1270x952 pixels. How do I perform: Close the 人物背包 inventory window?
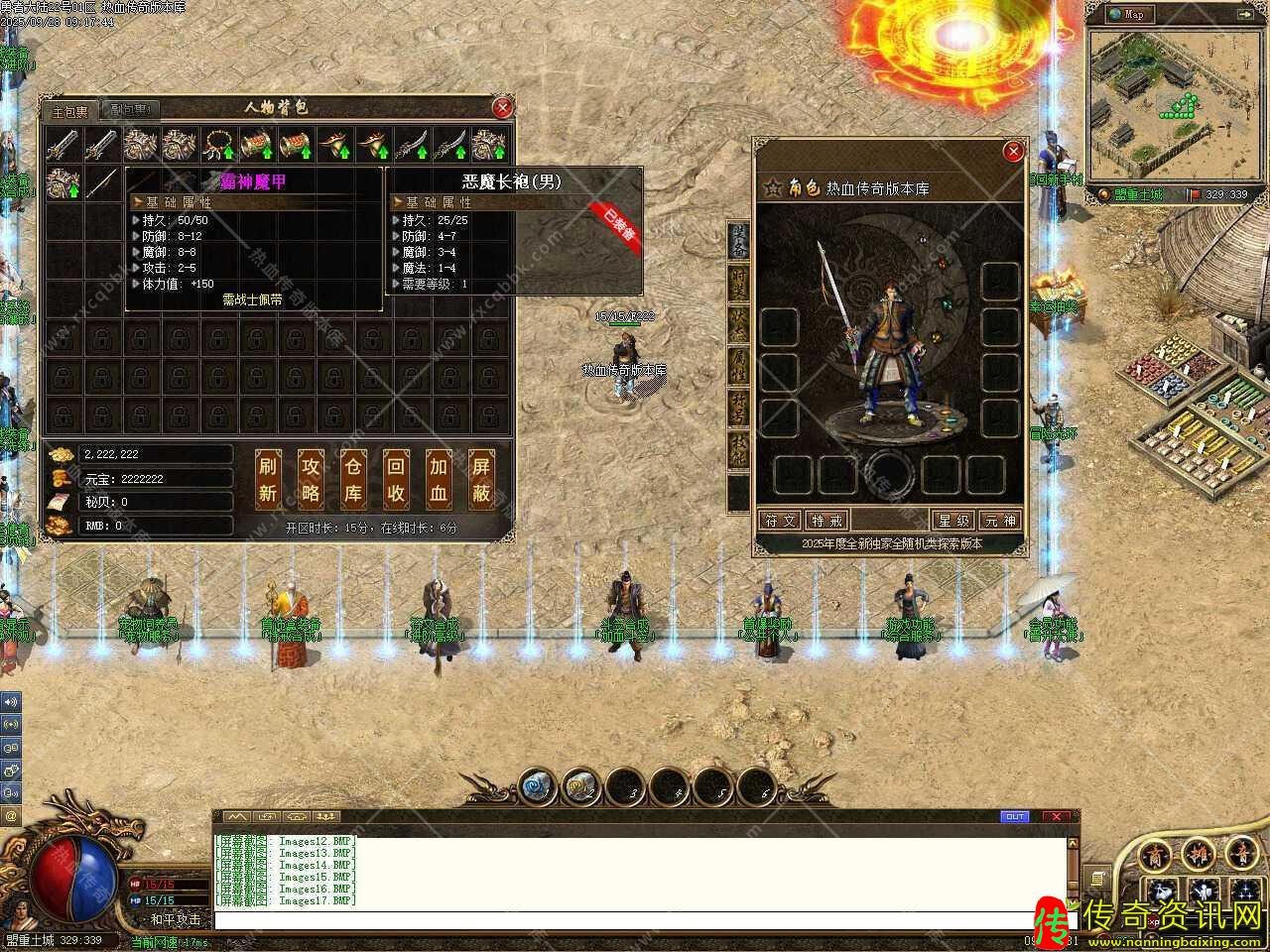coord(503,108)
